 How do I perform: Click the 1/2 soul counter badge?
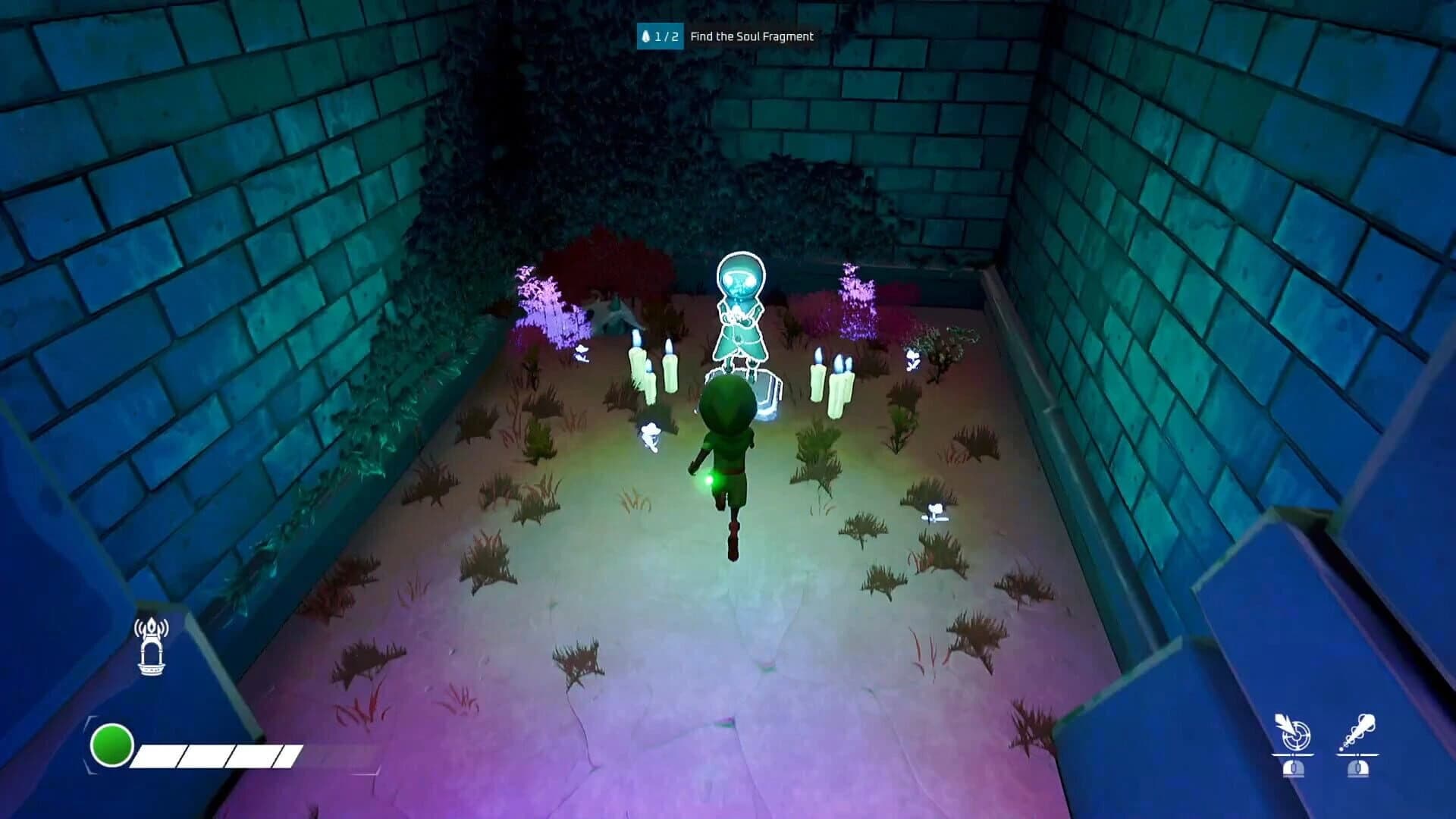click(x=661, y=36)
